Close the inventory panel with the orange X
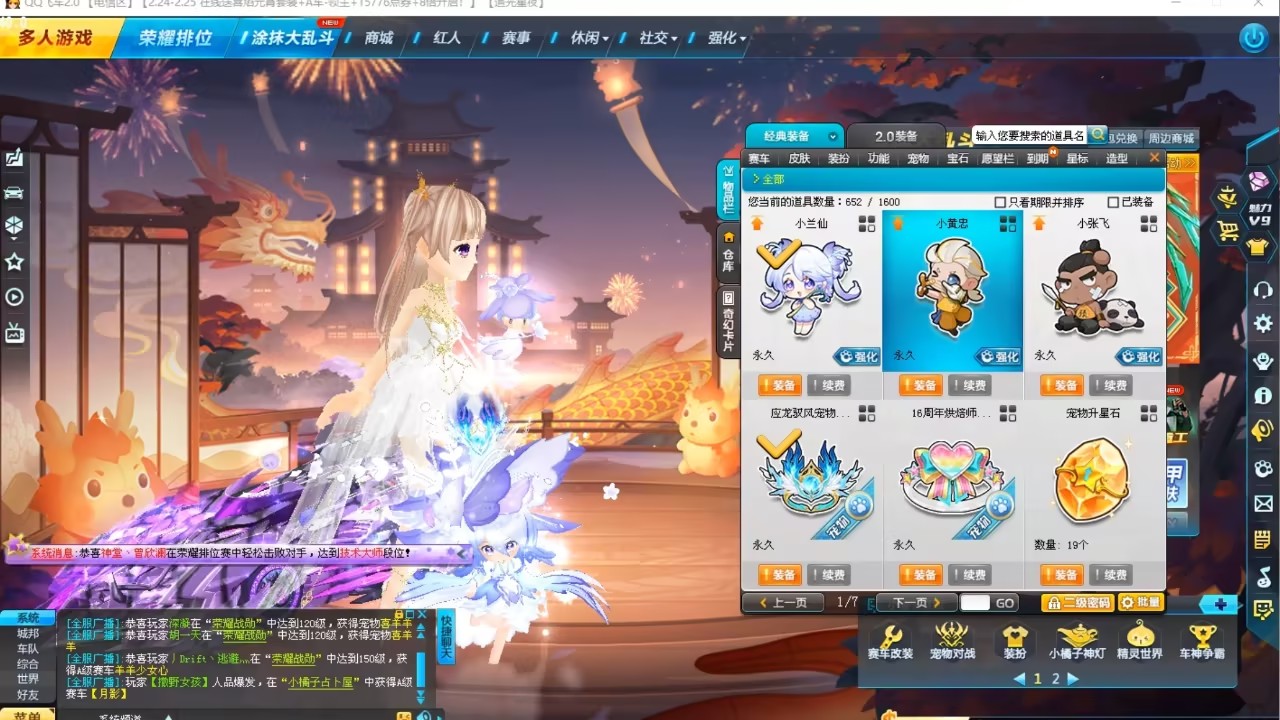 [1154, 158]
